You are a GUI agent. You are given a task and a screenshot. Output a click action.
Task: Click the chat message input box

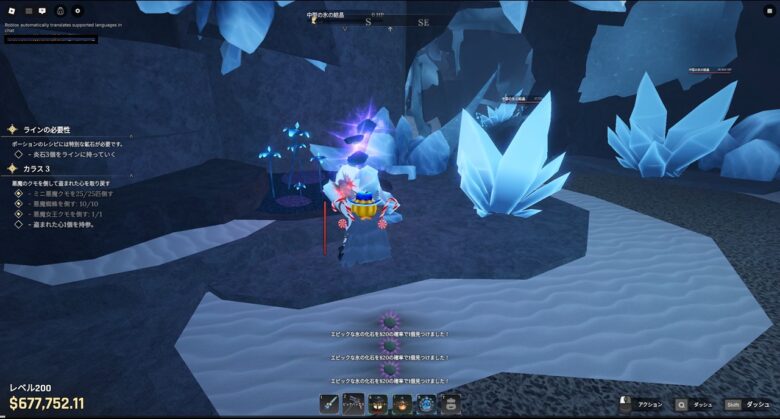coord(50,39)
